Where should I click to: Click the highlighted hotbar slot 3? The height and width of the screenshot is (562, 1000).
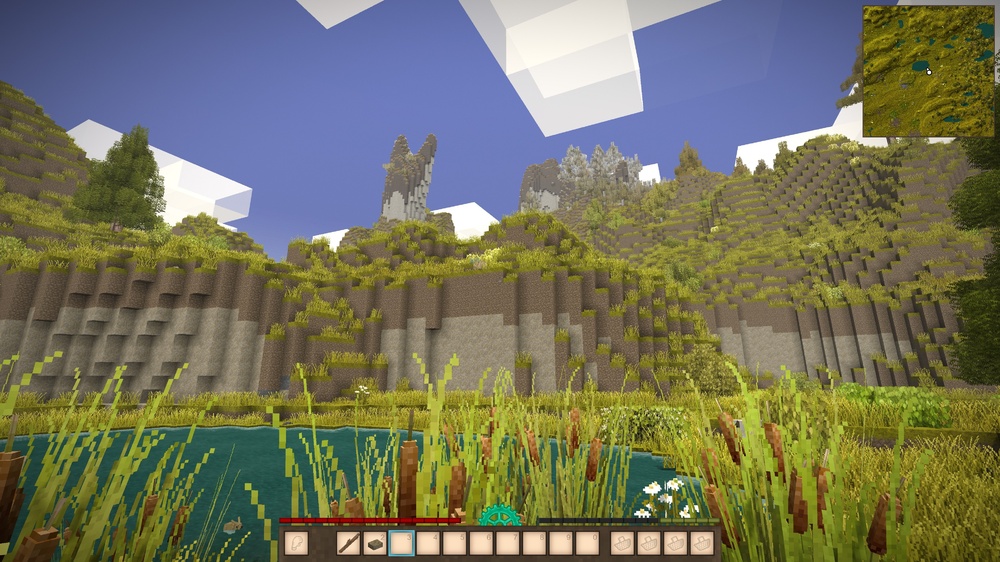(401, 543)
